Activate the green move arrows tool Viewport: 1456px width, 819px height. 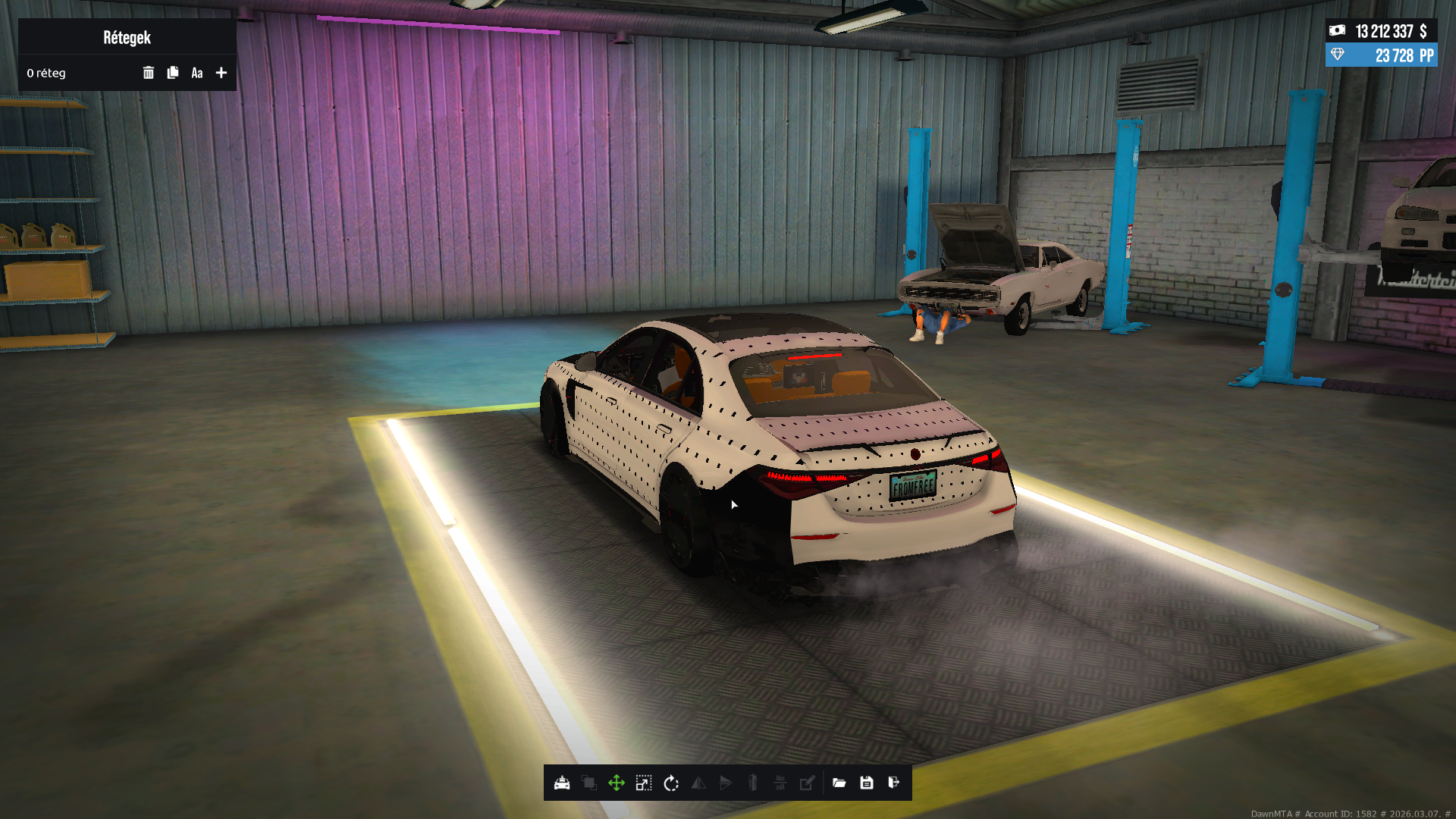pos(617,783)
